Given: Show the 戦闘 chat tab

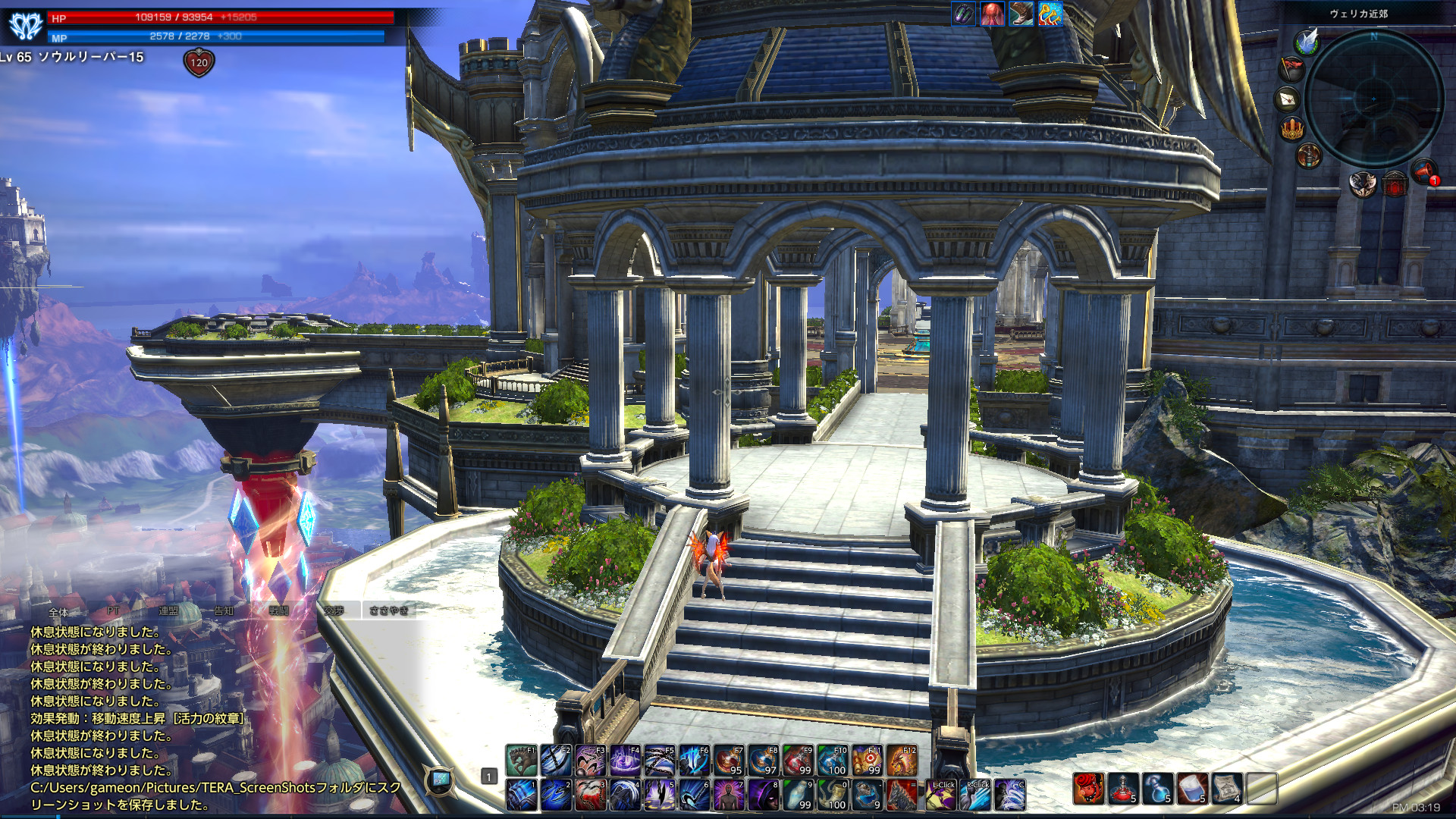Looking at the screenshot, I should (278, 610).
